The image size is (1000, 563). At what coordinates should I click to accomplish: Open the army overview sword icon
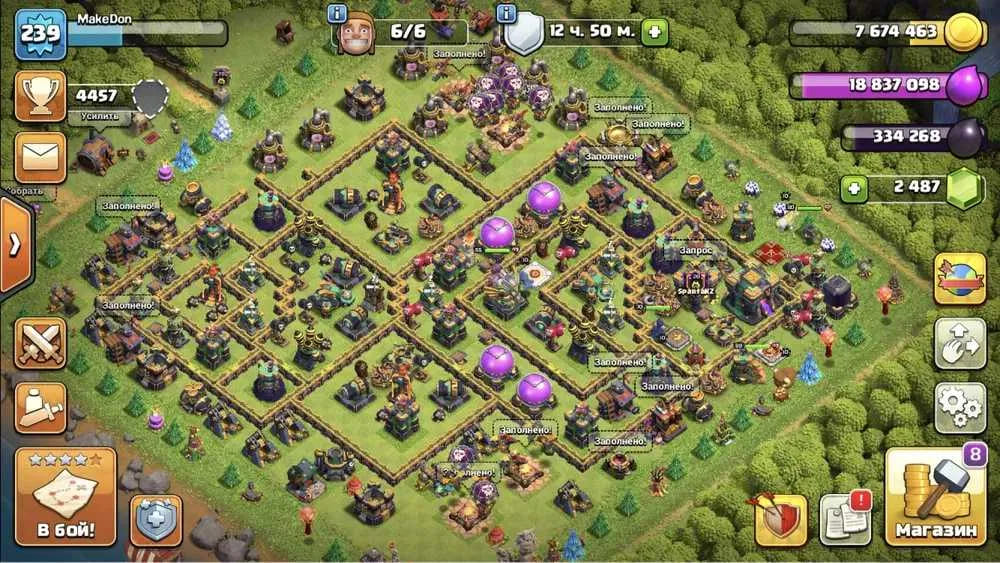(x=41, y=407)
